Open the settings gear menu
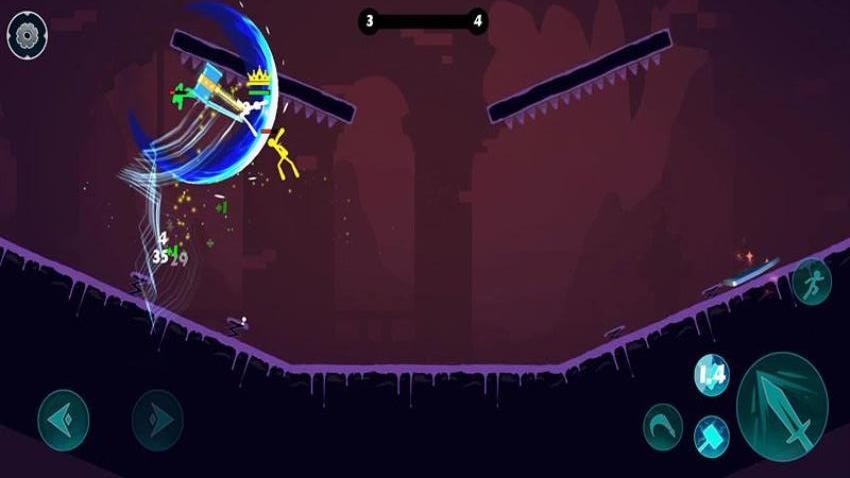850x478 pixels. click(27, 35)
